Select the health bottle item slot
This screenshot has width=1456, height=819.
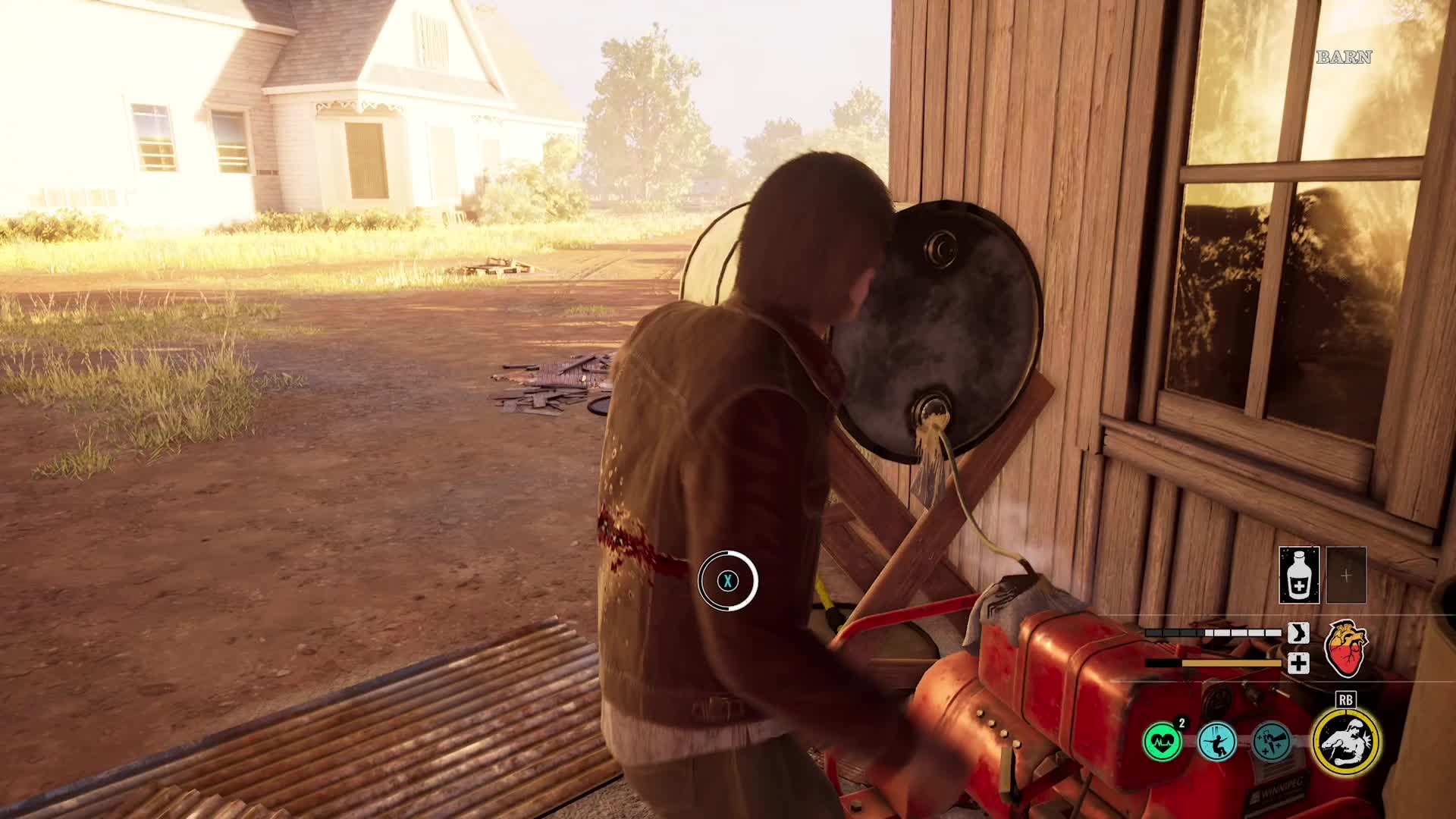1299,575
